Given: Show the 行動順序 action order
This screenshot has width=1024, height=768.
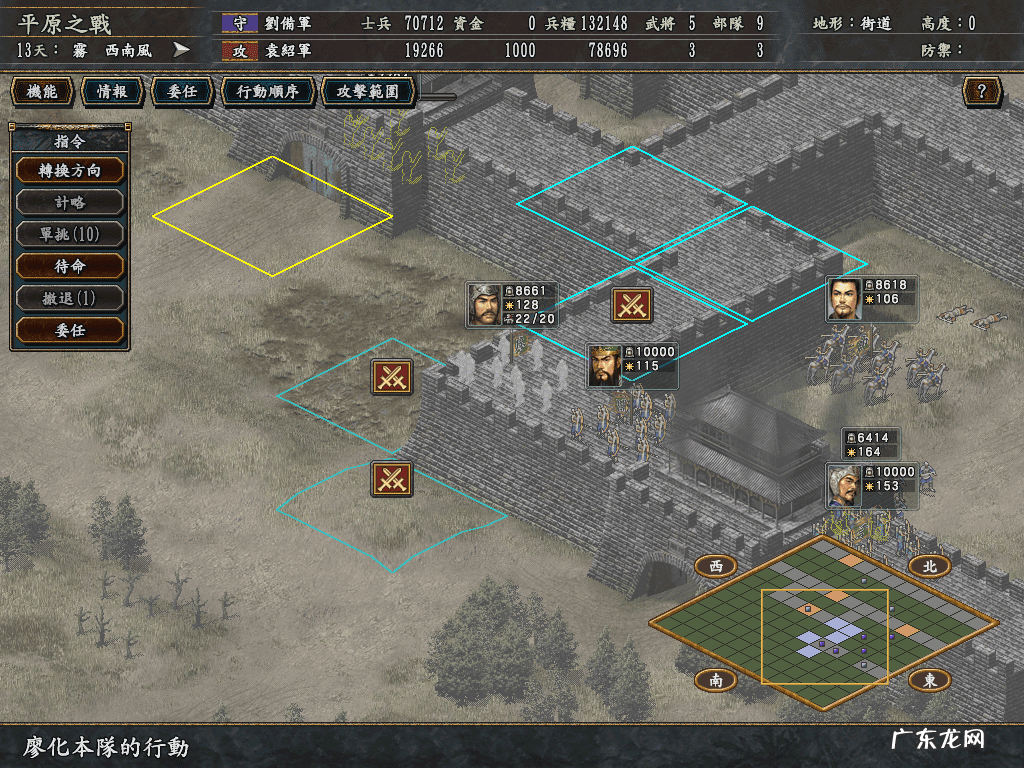Looking at the screenshot, I should tap(267, 92).
